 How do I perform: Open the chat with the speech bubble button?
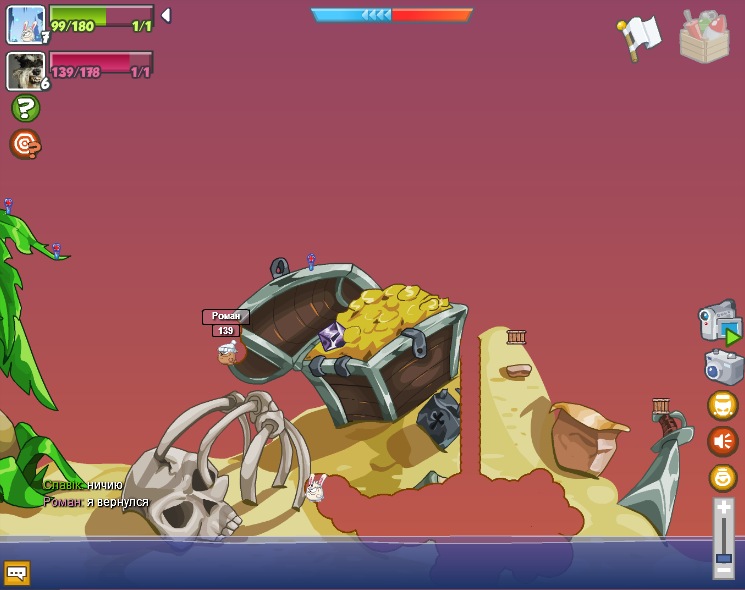pos(17,573)
